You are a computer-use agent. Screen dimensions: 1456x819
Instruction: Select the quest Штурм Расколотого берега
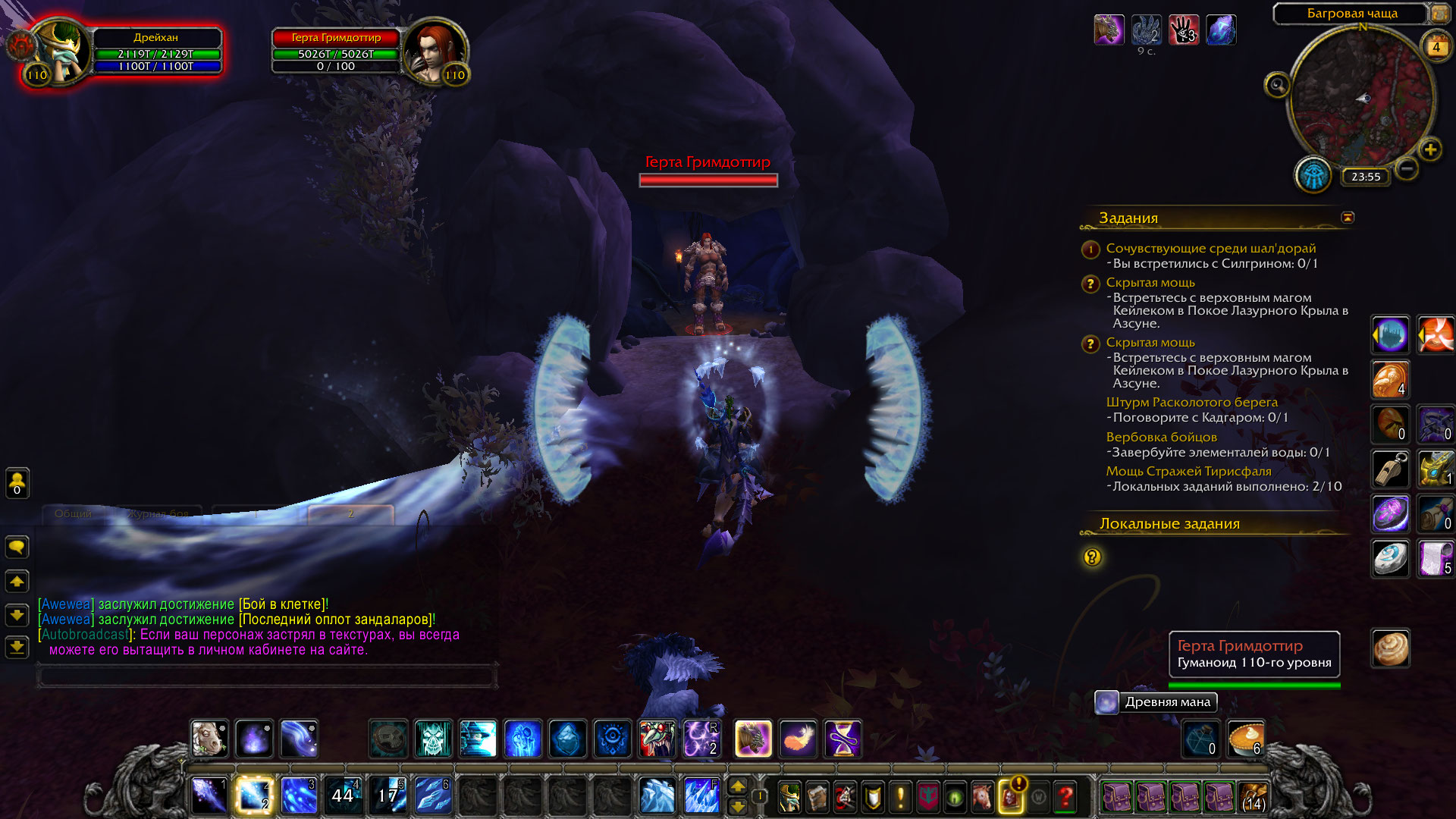coord(1191,402)
